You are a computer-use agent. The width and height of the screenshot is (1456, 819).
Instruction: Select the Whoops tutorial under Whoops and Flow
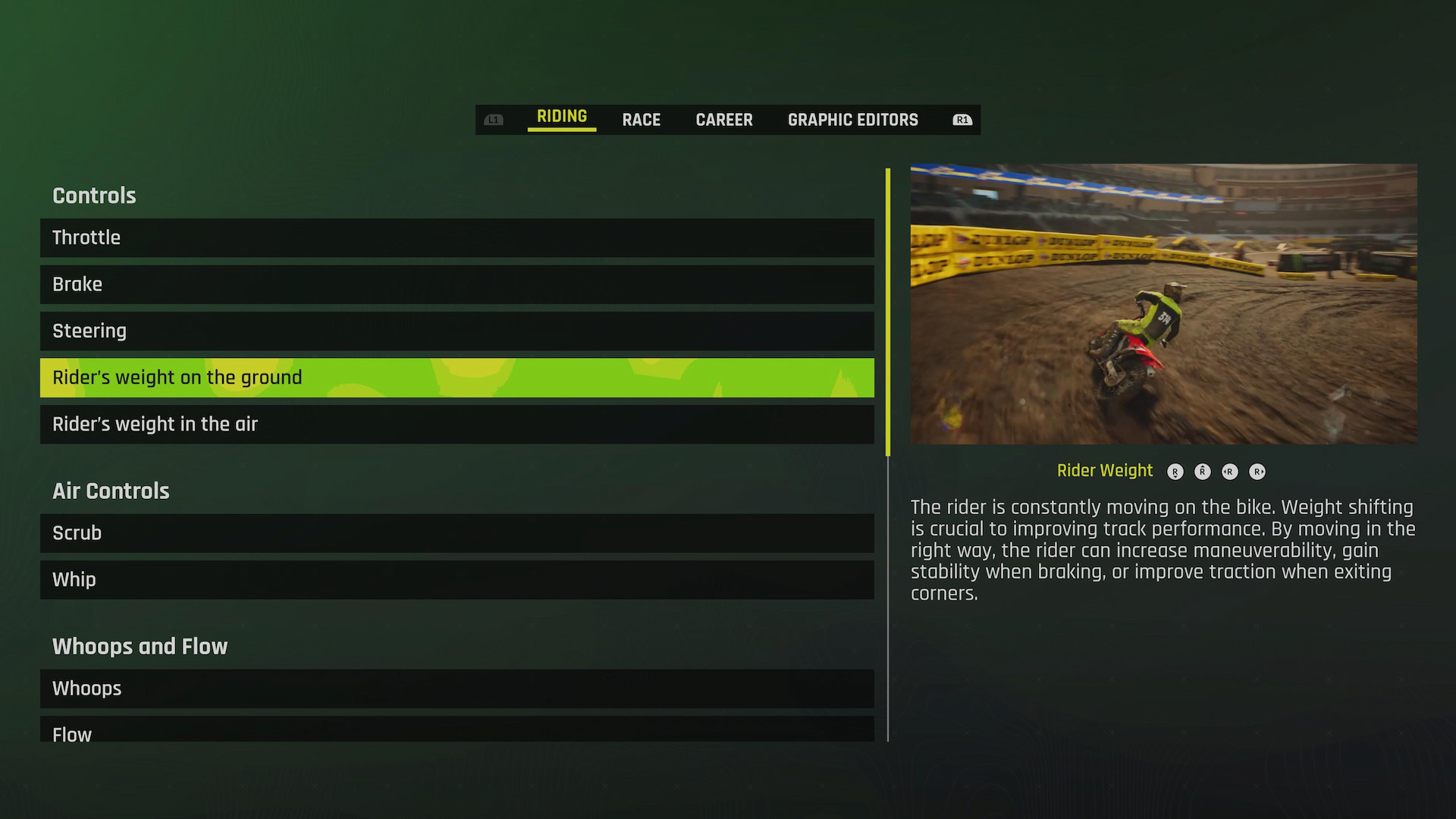455,689
